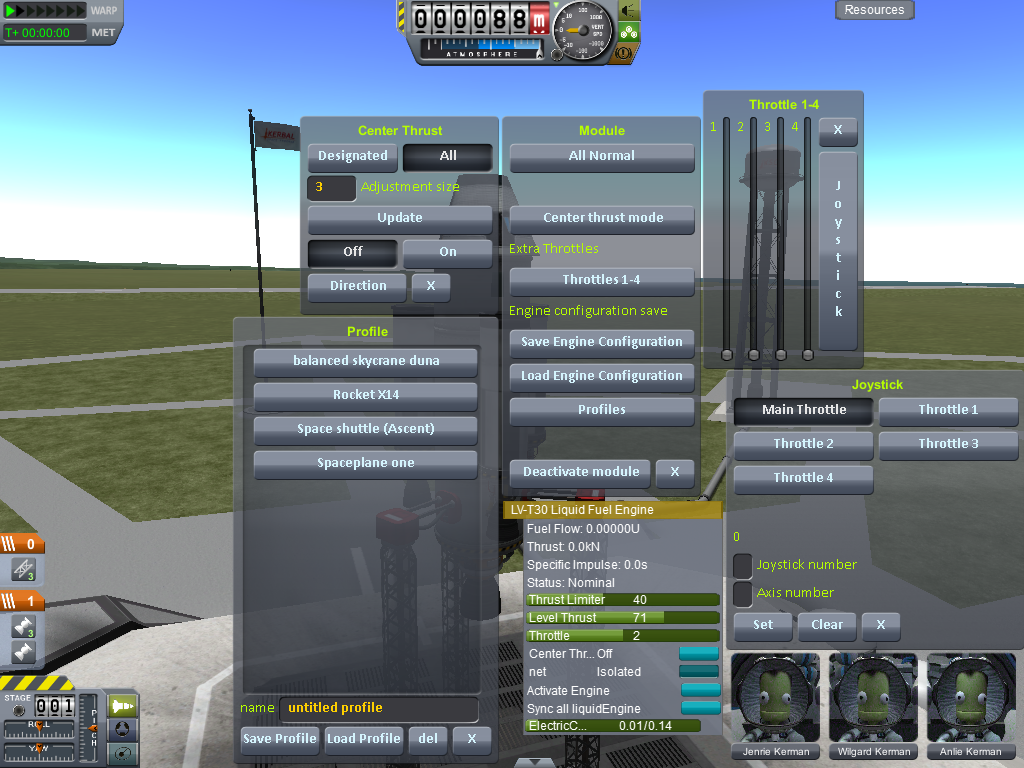Select the Rocket X14 profile

(365, 395)
